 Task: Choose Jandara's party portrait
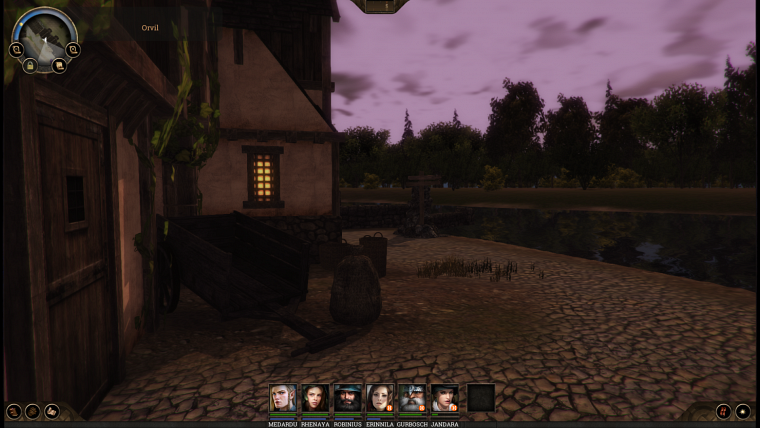444,398
